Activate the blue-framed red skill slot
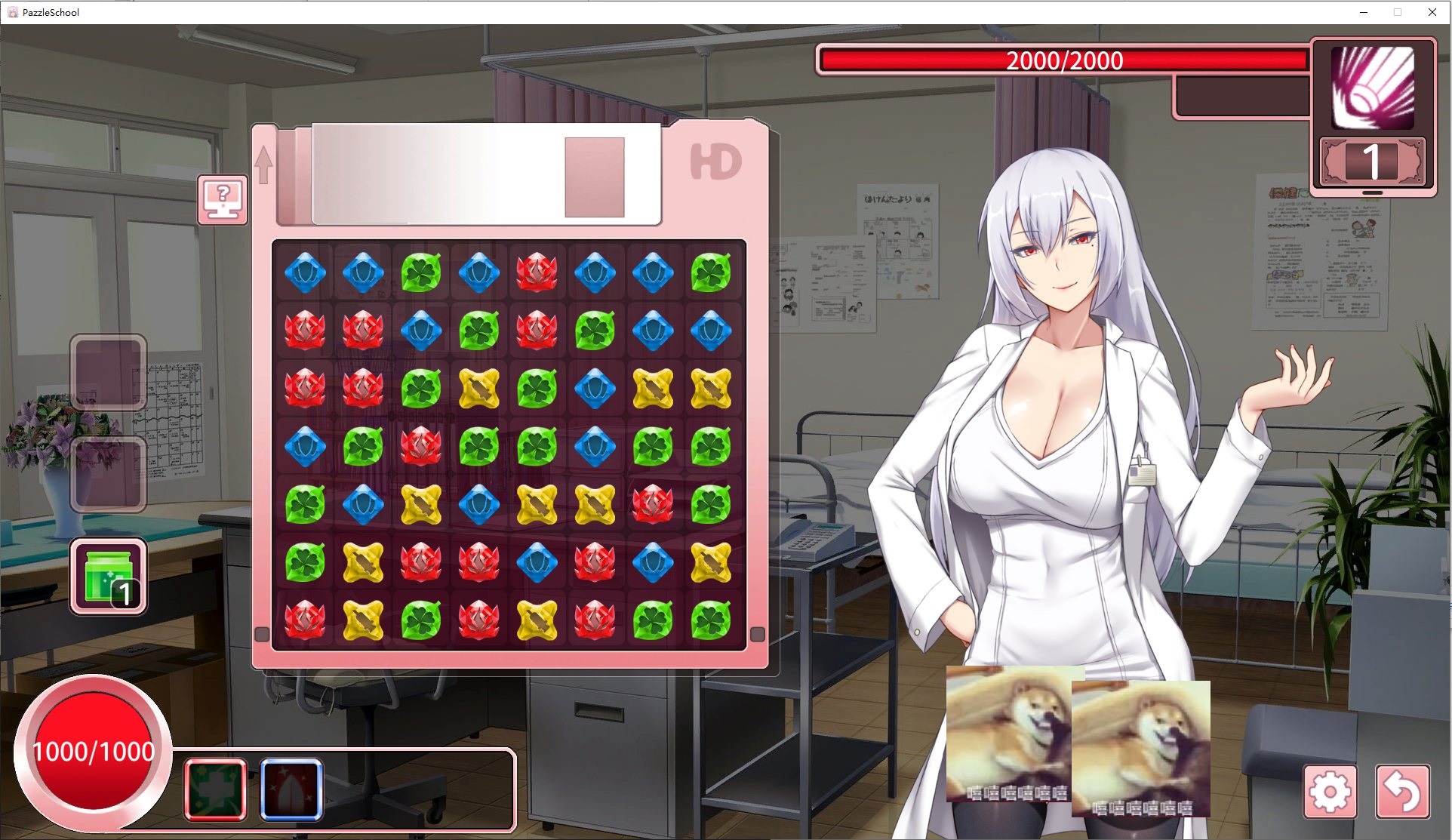The height and width of the screenshot is (840, 1452). [292, 789]
